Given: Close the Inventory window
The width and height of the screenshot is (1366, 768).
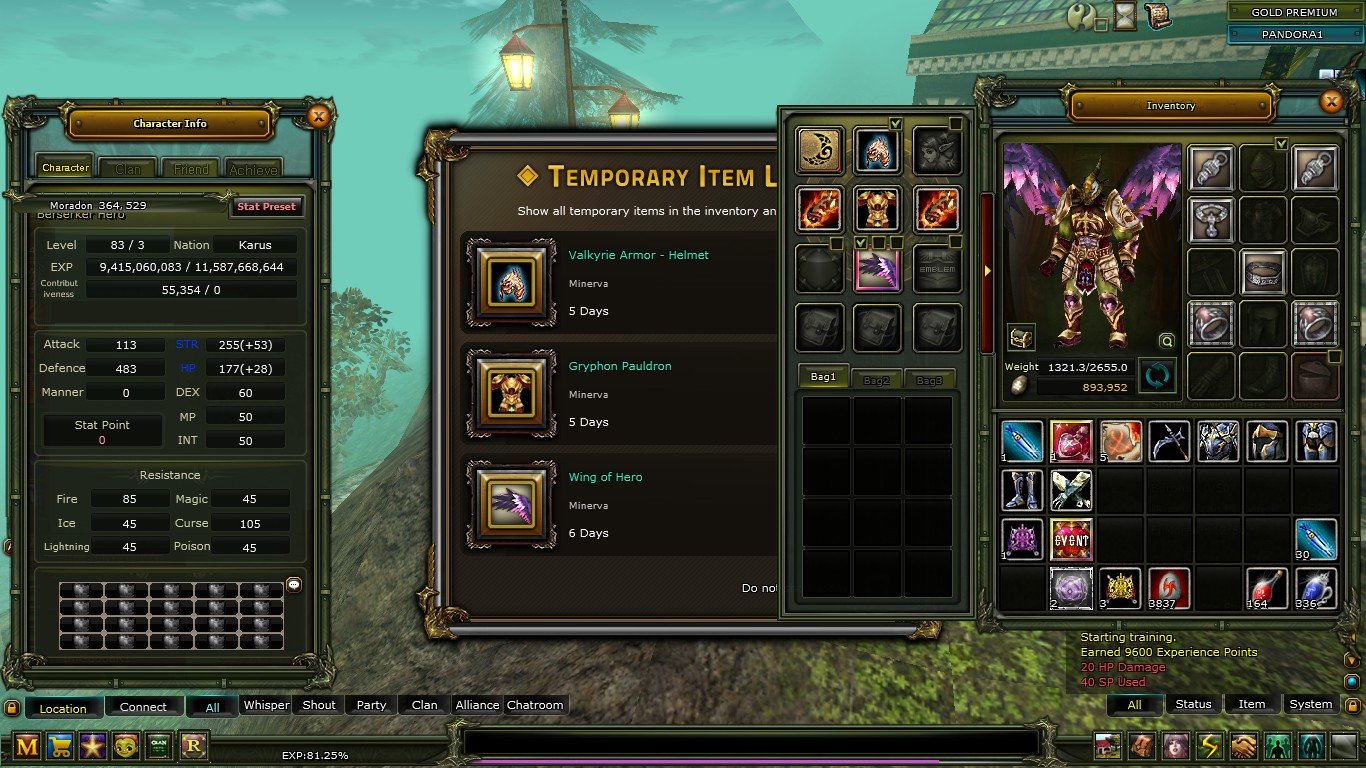Looking at the screenshot, I should [x=1331, y=101].
